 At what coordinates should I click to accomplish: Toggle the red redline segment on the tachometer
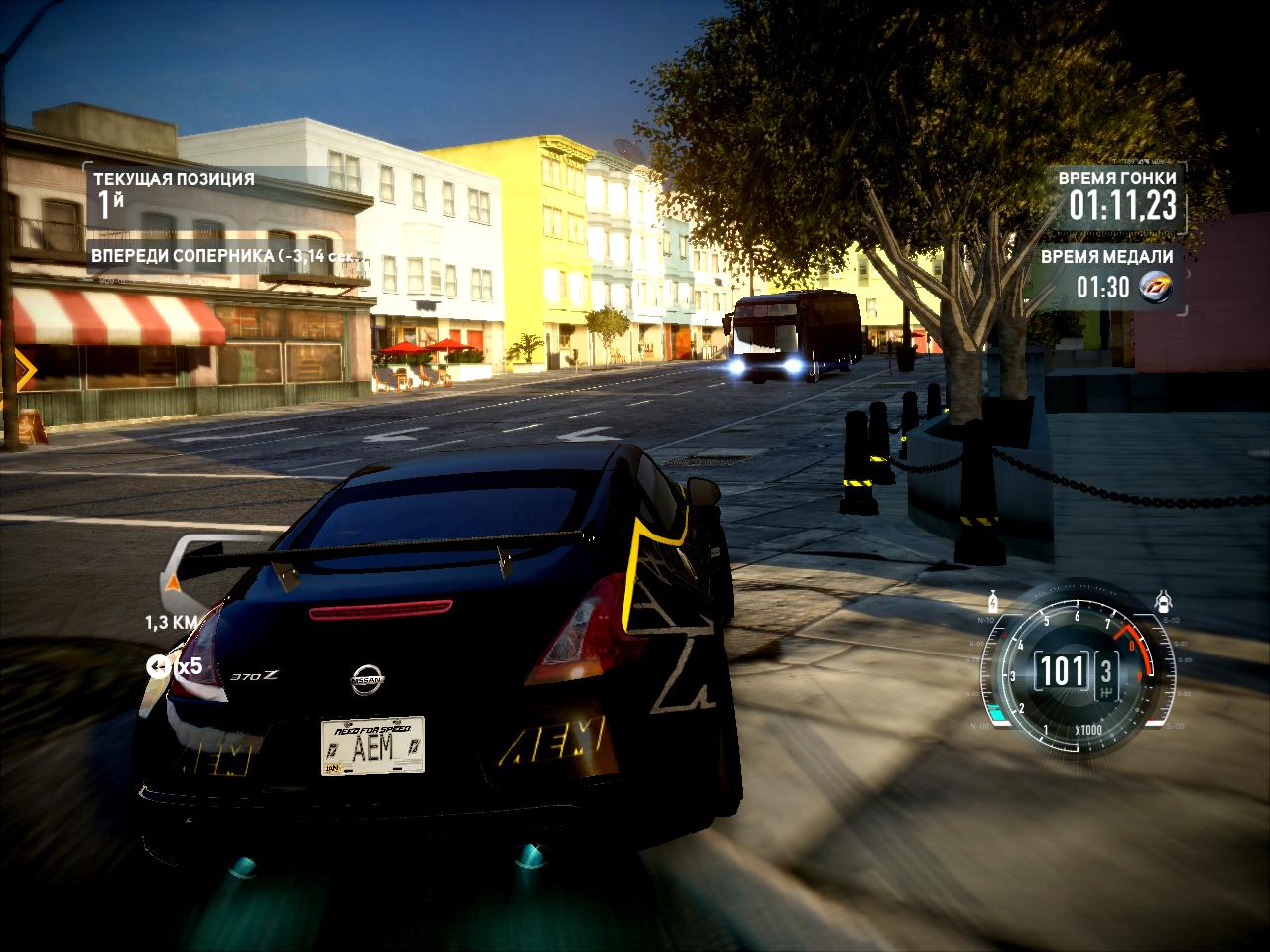pos(1137,647)
